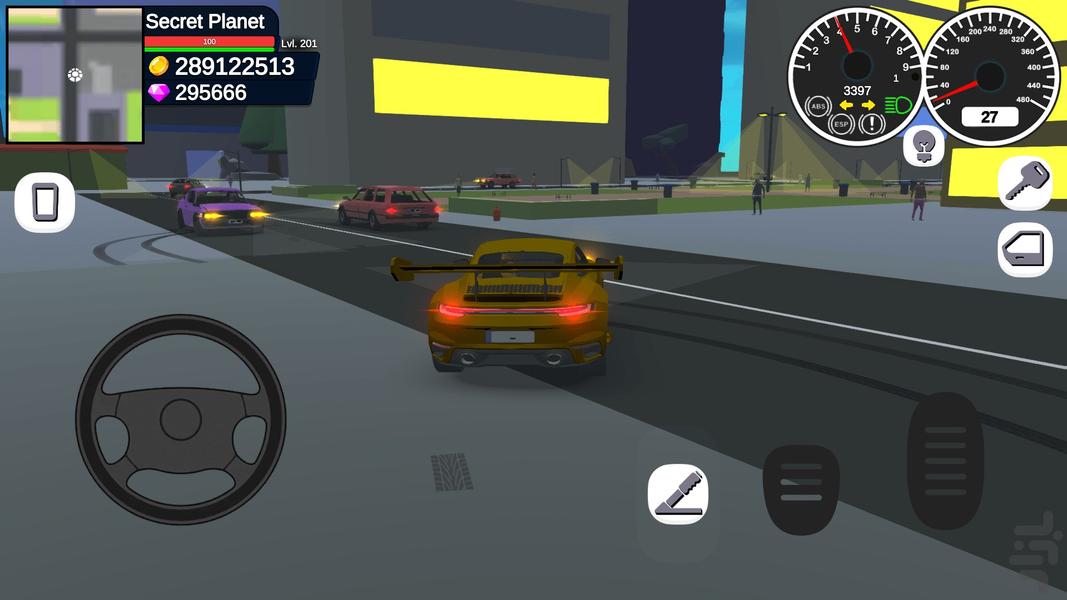Step on the gas pedal
This screenshot has height=600, width=1067.
945,460
